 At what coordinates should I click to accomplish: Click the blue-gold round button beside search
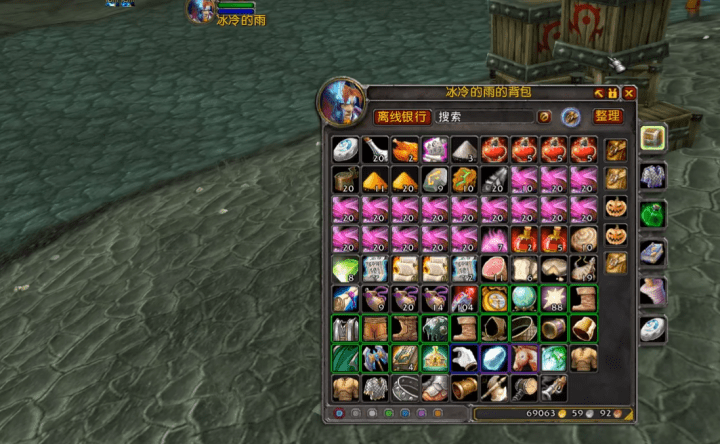pyautogui.click(x=571, y=117)
